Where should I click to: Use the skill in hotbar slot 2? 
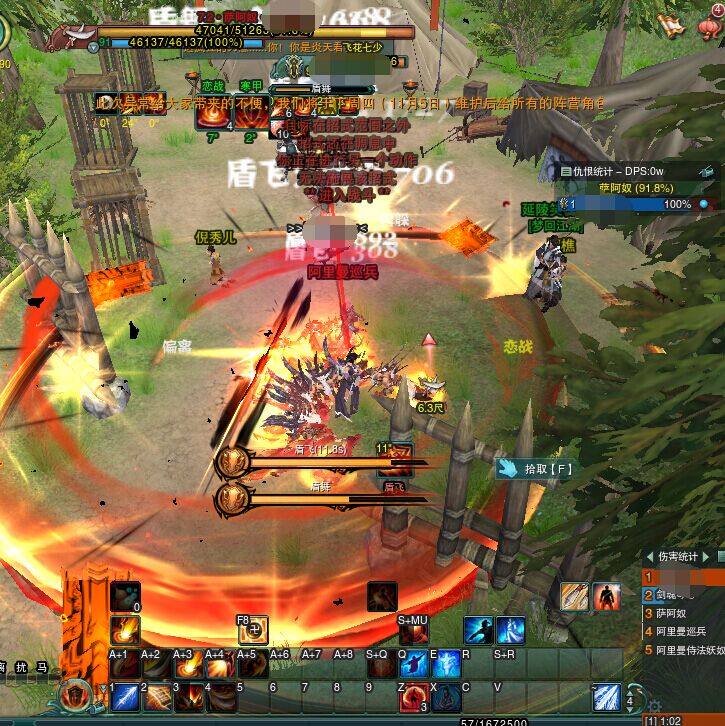[157, 695]
